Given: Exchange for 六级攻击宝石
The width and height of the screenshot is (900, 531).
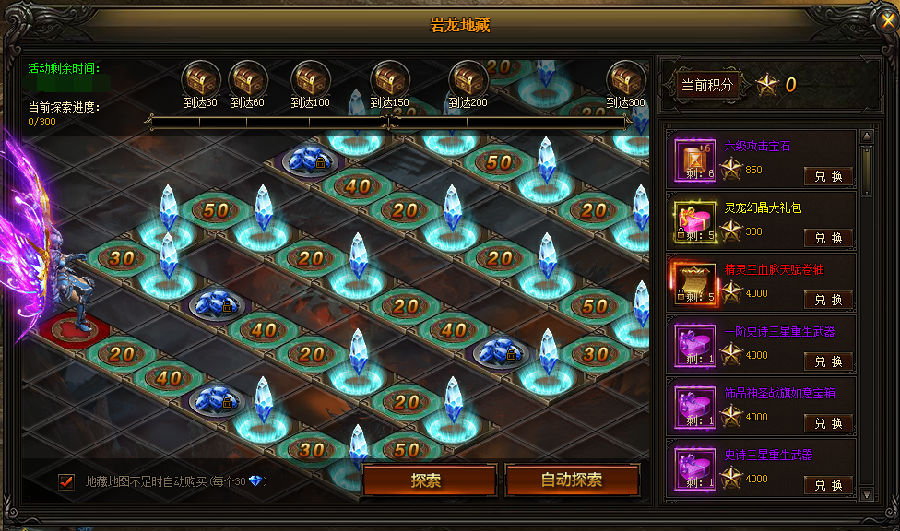Looking at the screenshot, I should [828, 177].
